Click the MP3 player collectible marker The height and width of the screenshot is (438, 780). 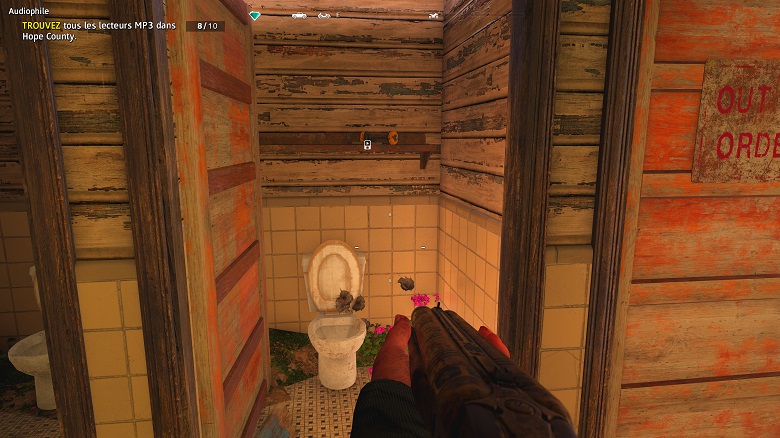tap(368, 144)
